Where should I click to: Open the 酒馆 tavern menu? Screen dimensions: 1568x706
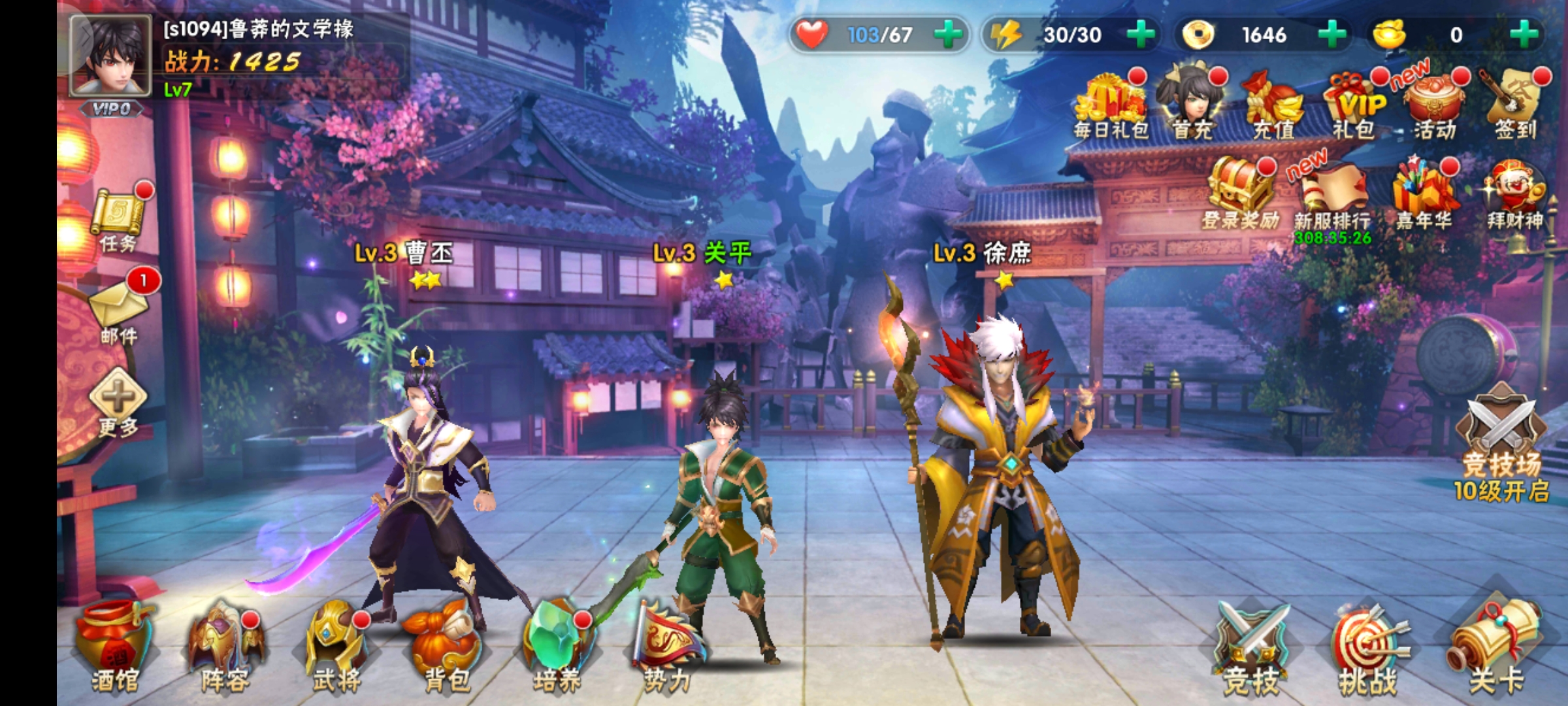click(115, 647)
